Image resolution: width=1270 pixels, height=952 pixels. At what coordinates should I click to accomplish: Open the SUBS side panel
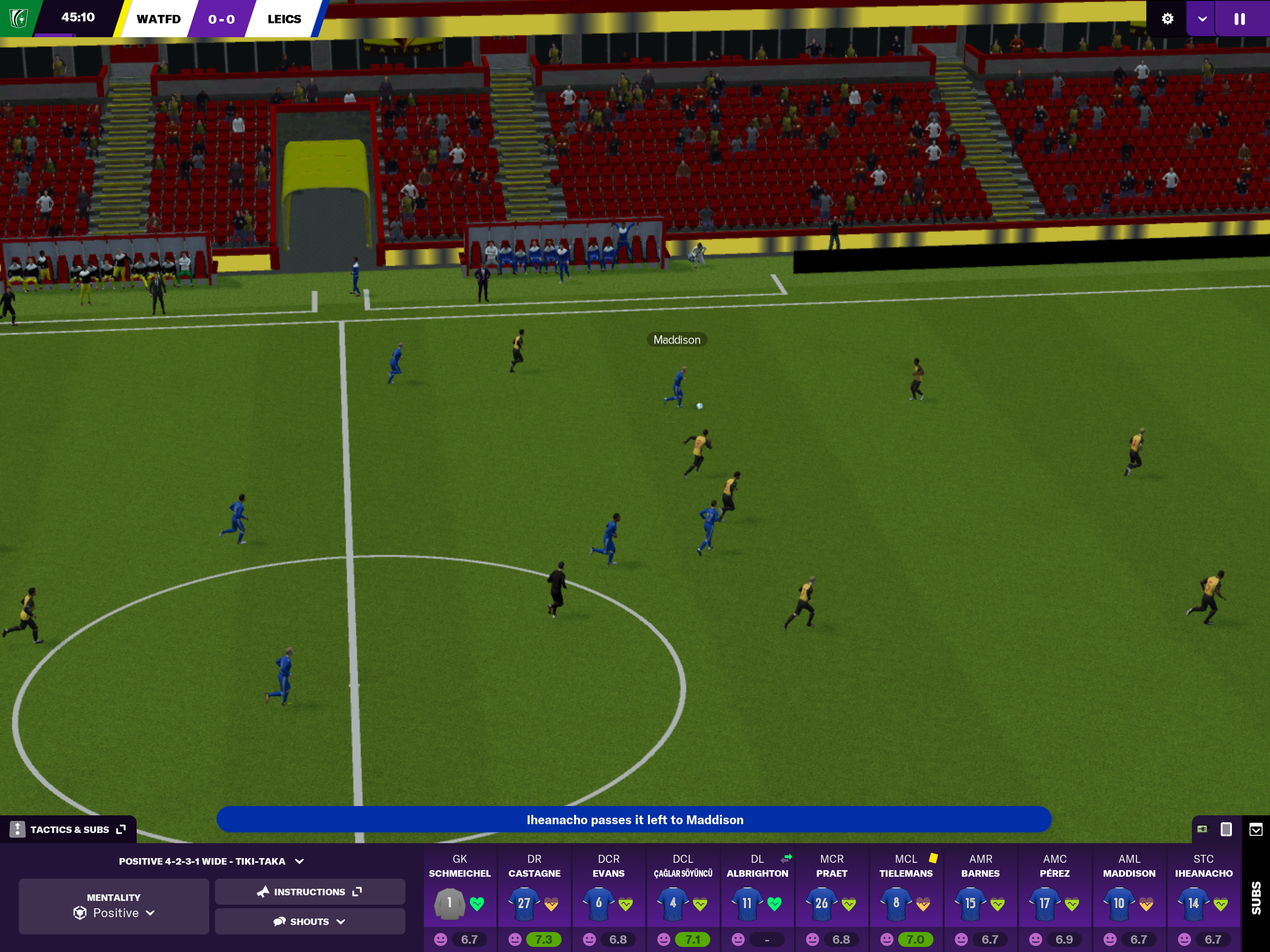coord(1256,899)
